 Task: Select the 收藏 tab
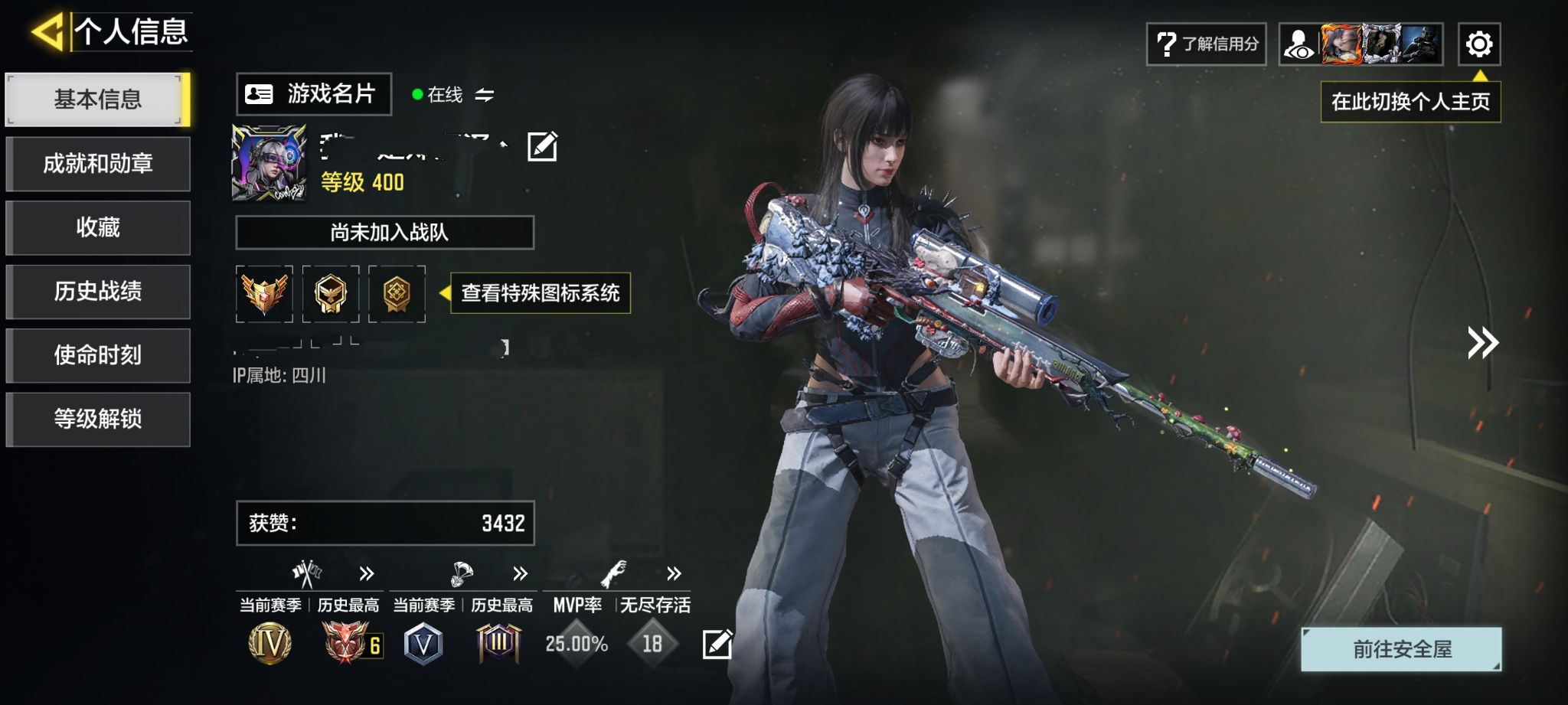pos(97,227)
